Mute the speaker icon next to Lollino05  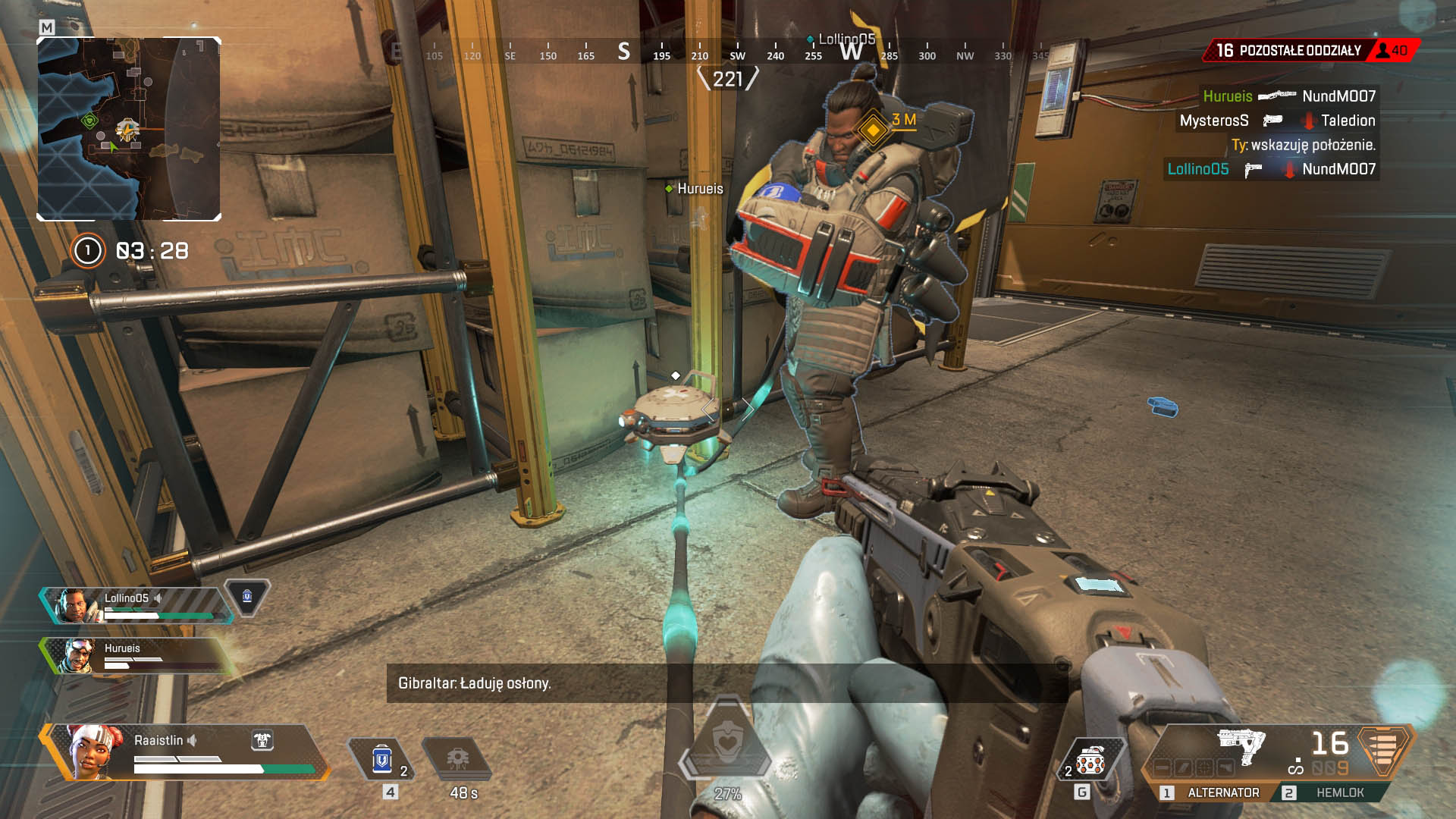[158, 598]
